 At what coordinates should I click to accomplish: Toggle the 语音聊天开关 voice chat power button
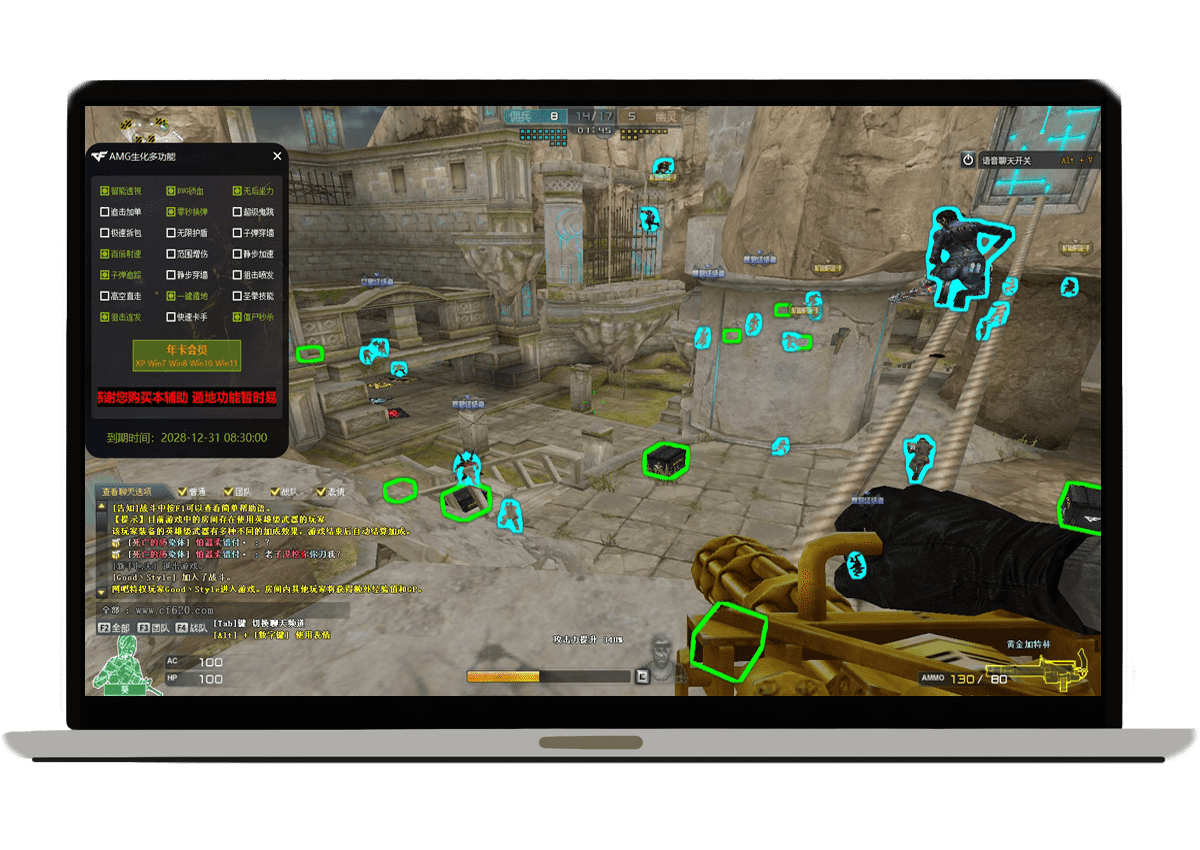point(968,160)
